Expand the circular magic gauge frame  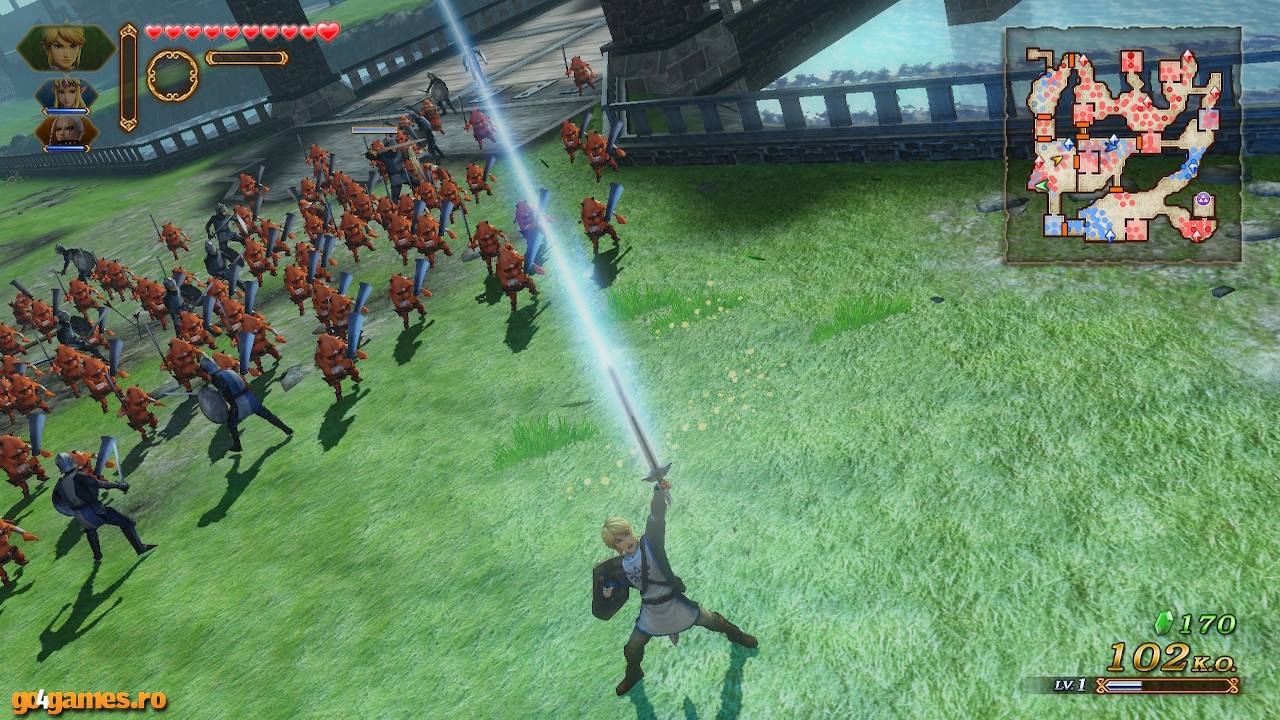pos(171,75)
